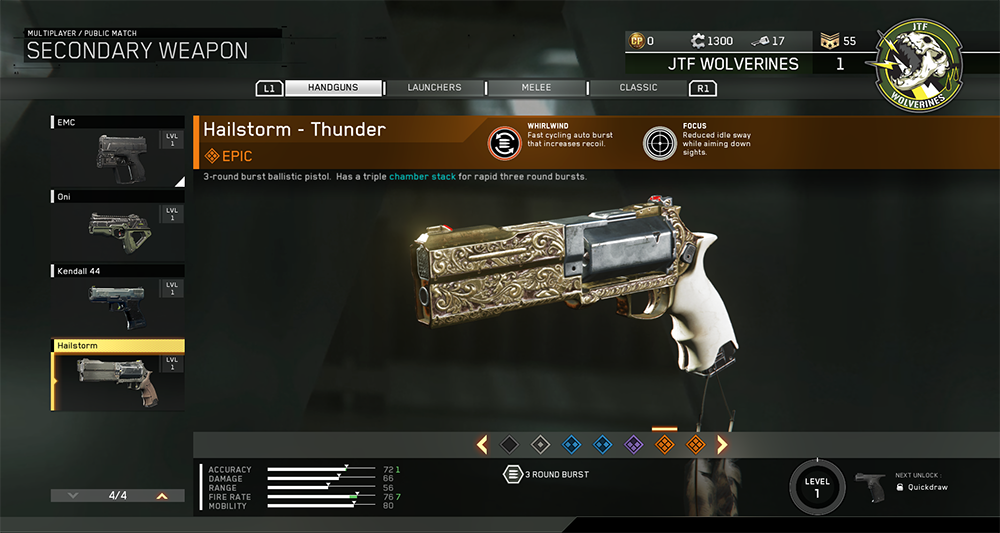
Task: Switch to the Launchers tab
Action: 434,88
